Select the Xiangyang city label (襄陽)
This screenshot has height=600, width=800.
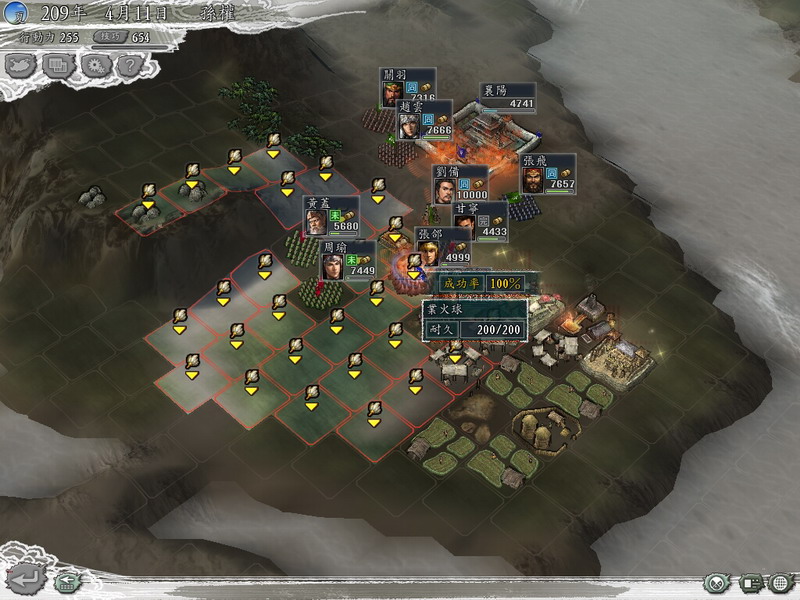click(x=508, y=96)
